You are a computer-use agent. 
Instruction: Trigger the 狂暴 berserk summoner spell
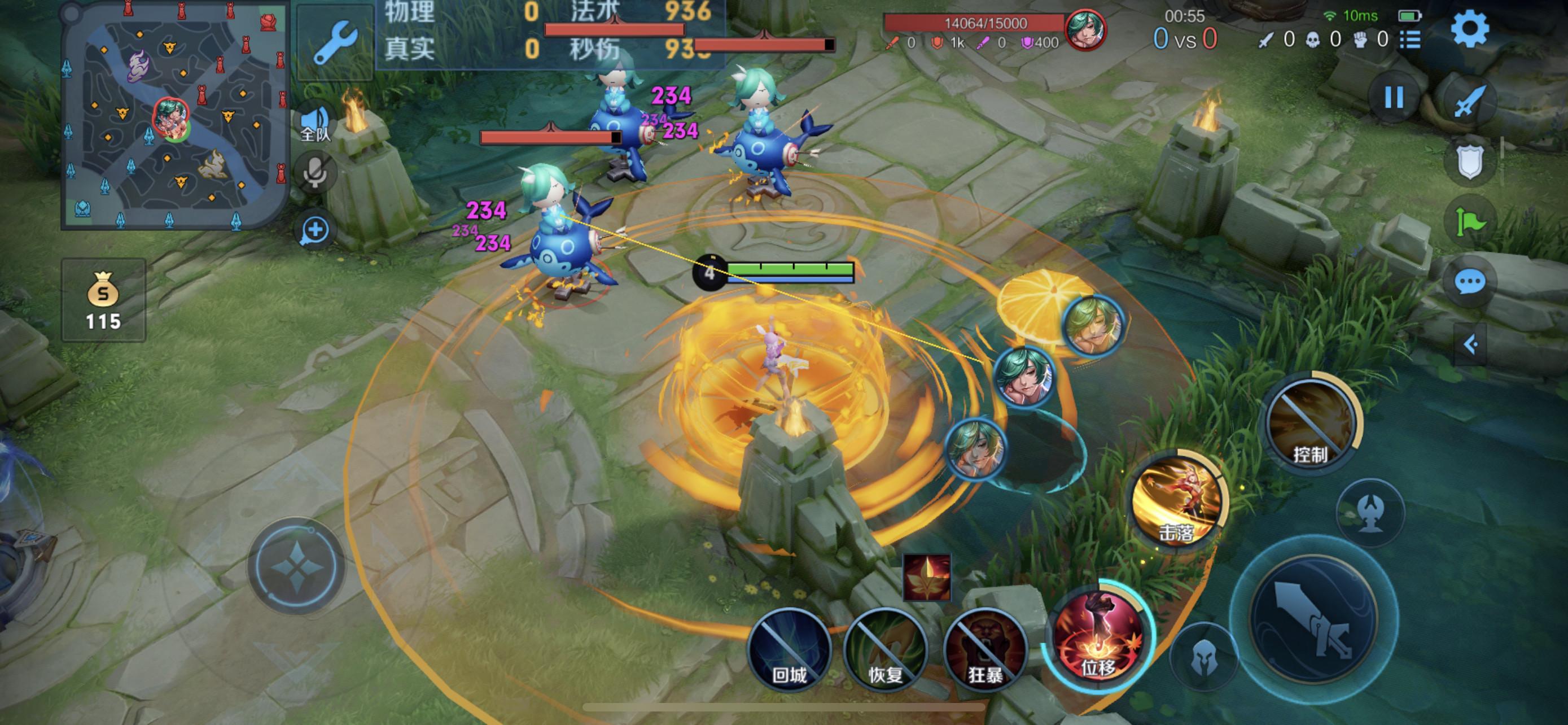click(x=985, y=649)
